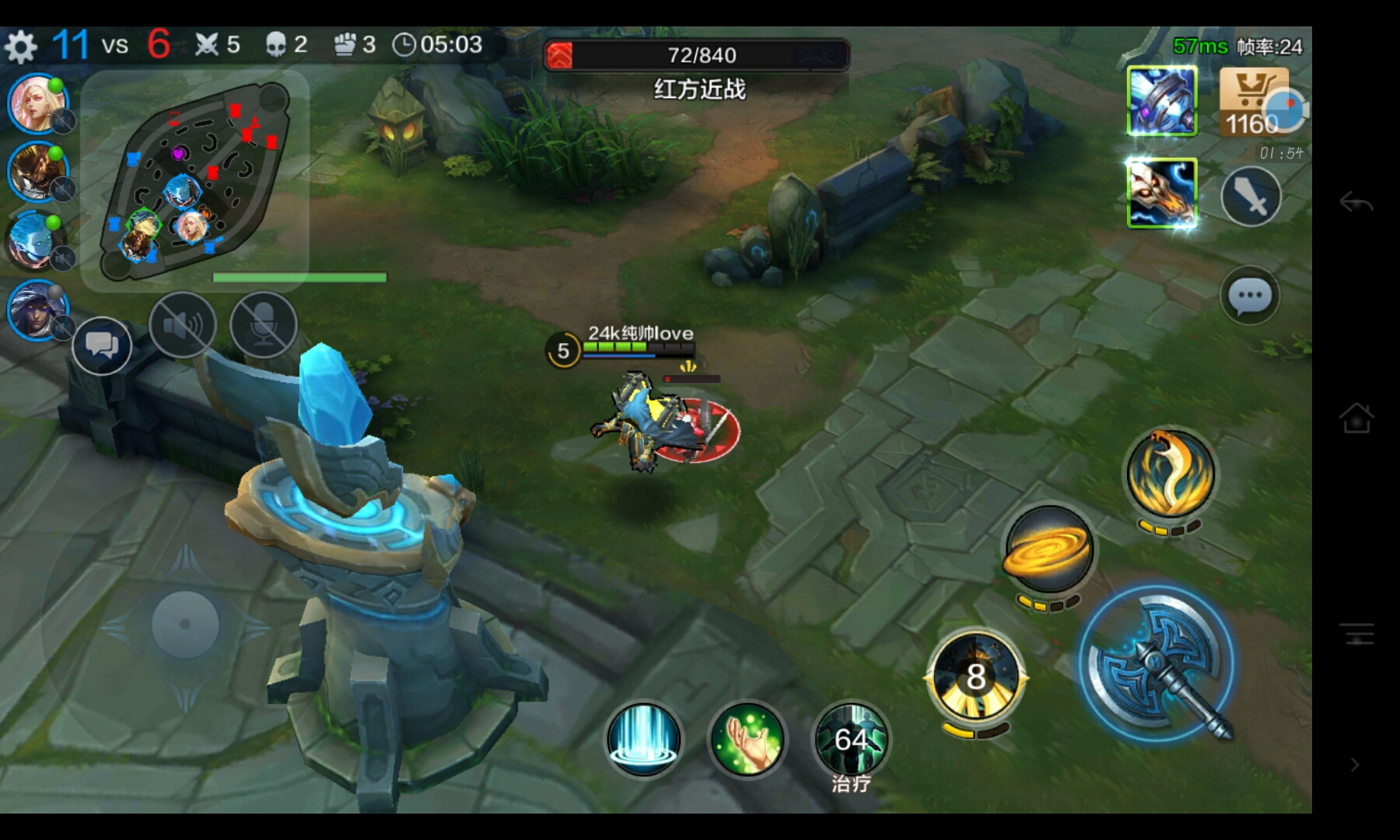Buy the recommended ring item
This screenshot has width=1400, height=840.
click(x=1162, y=101)
